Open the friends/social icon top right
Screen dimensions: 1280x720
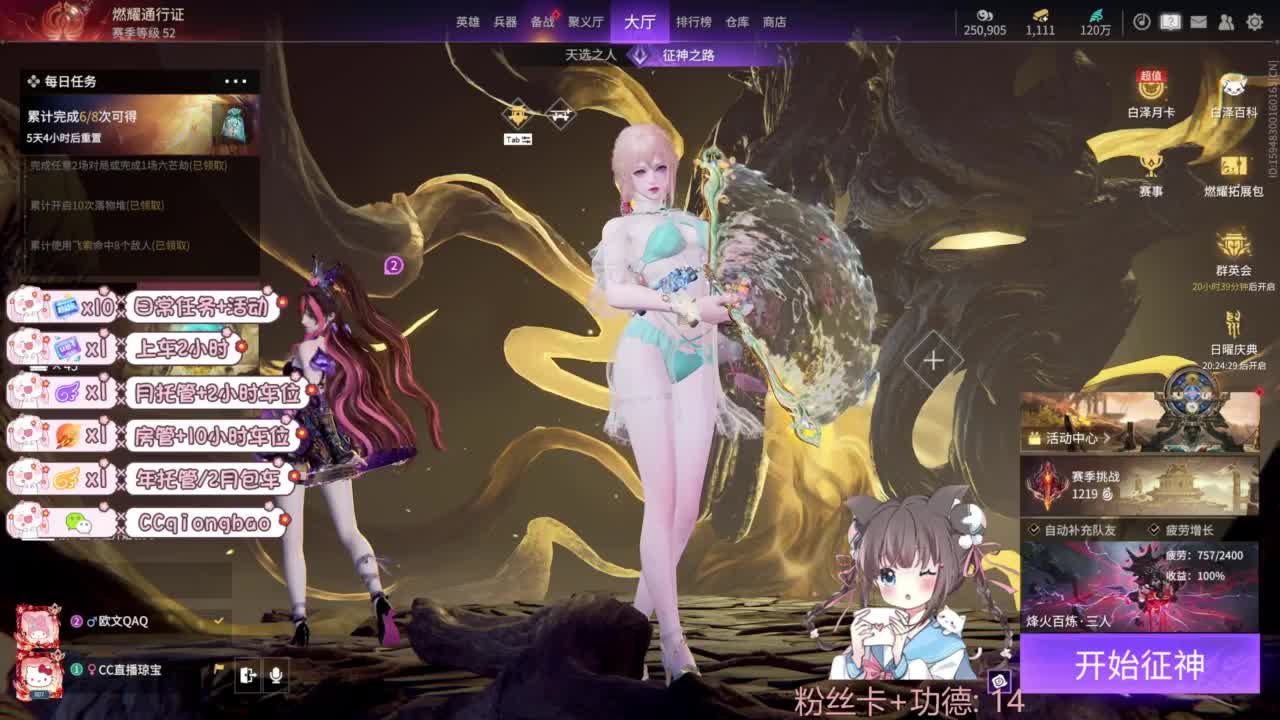point(1226,20)
